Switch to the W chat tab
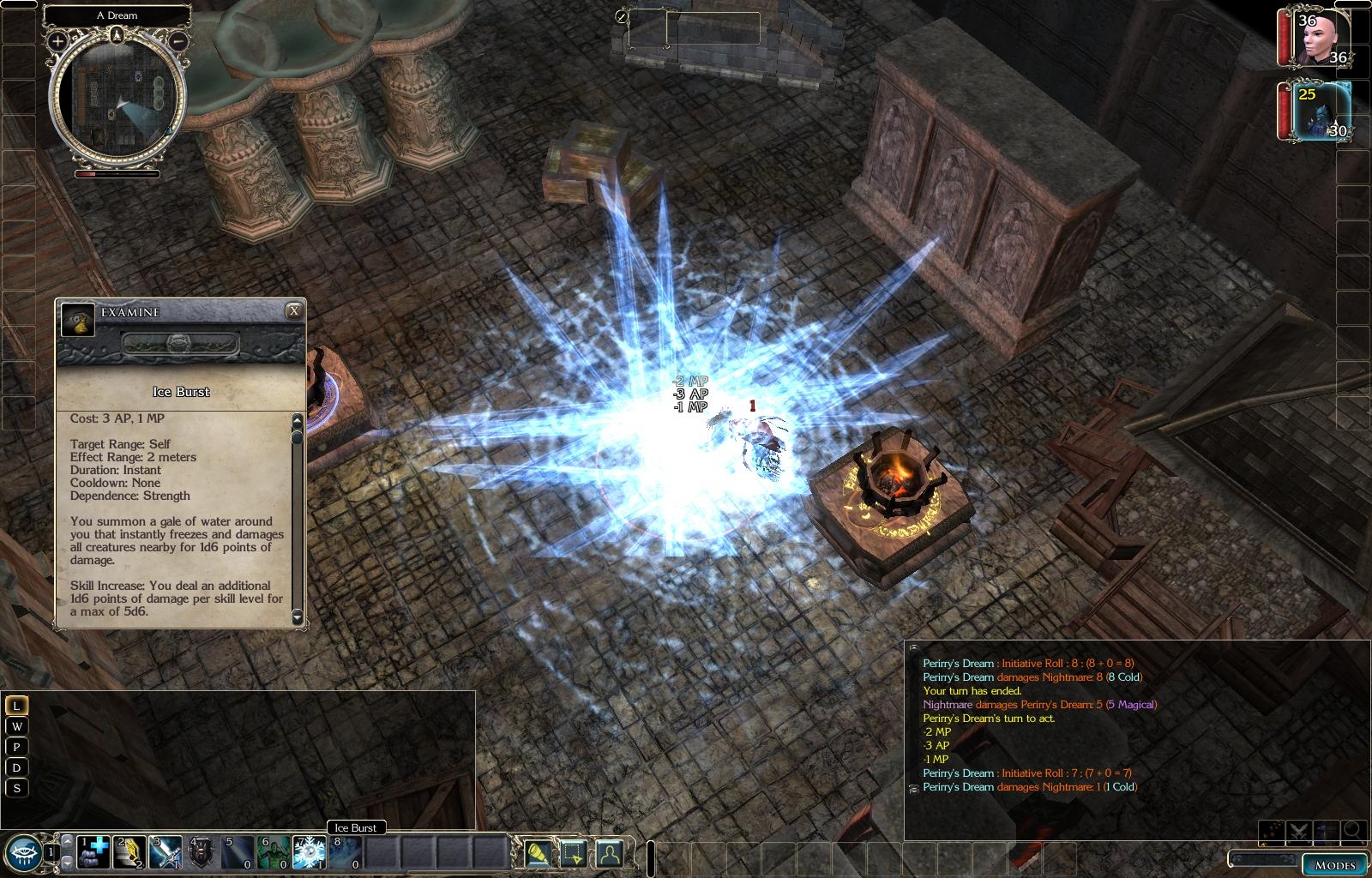The height and width of the screenshot is (878, 1372). [16, 726]
